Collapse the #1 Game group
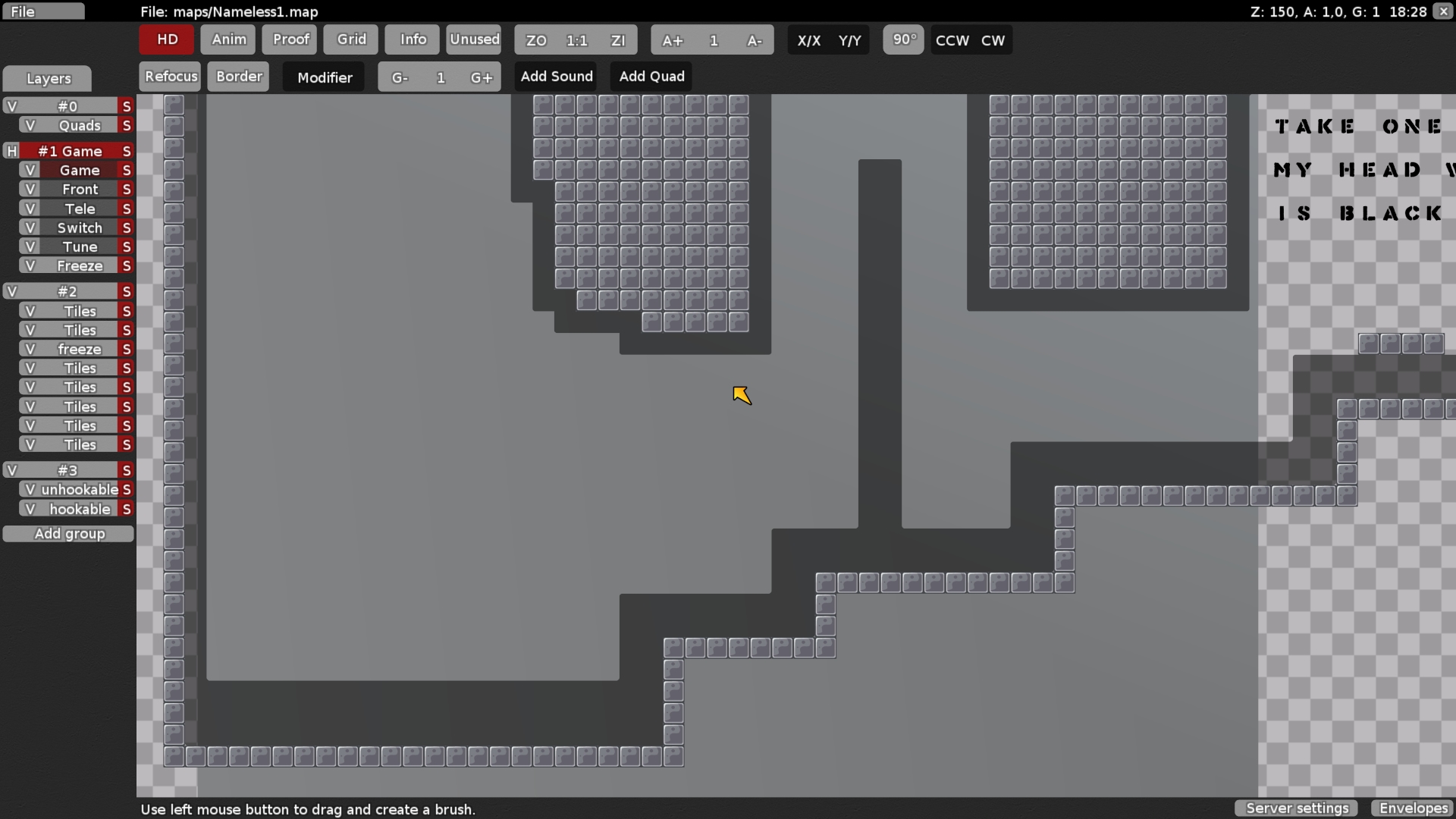 (11, 151)
